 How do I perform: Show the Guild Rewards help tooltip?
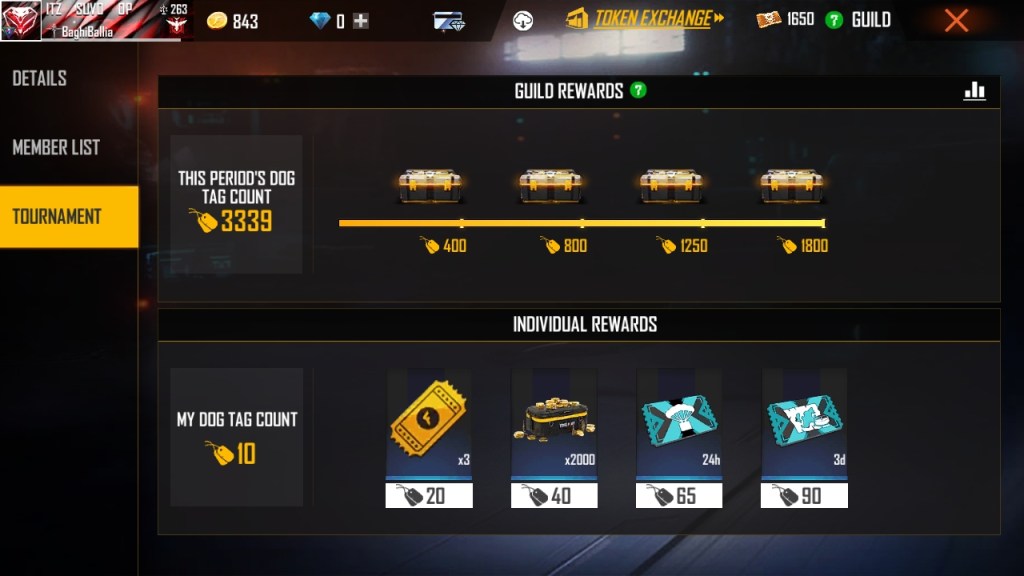638,91
